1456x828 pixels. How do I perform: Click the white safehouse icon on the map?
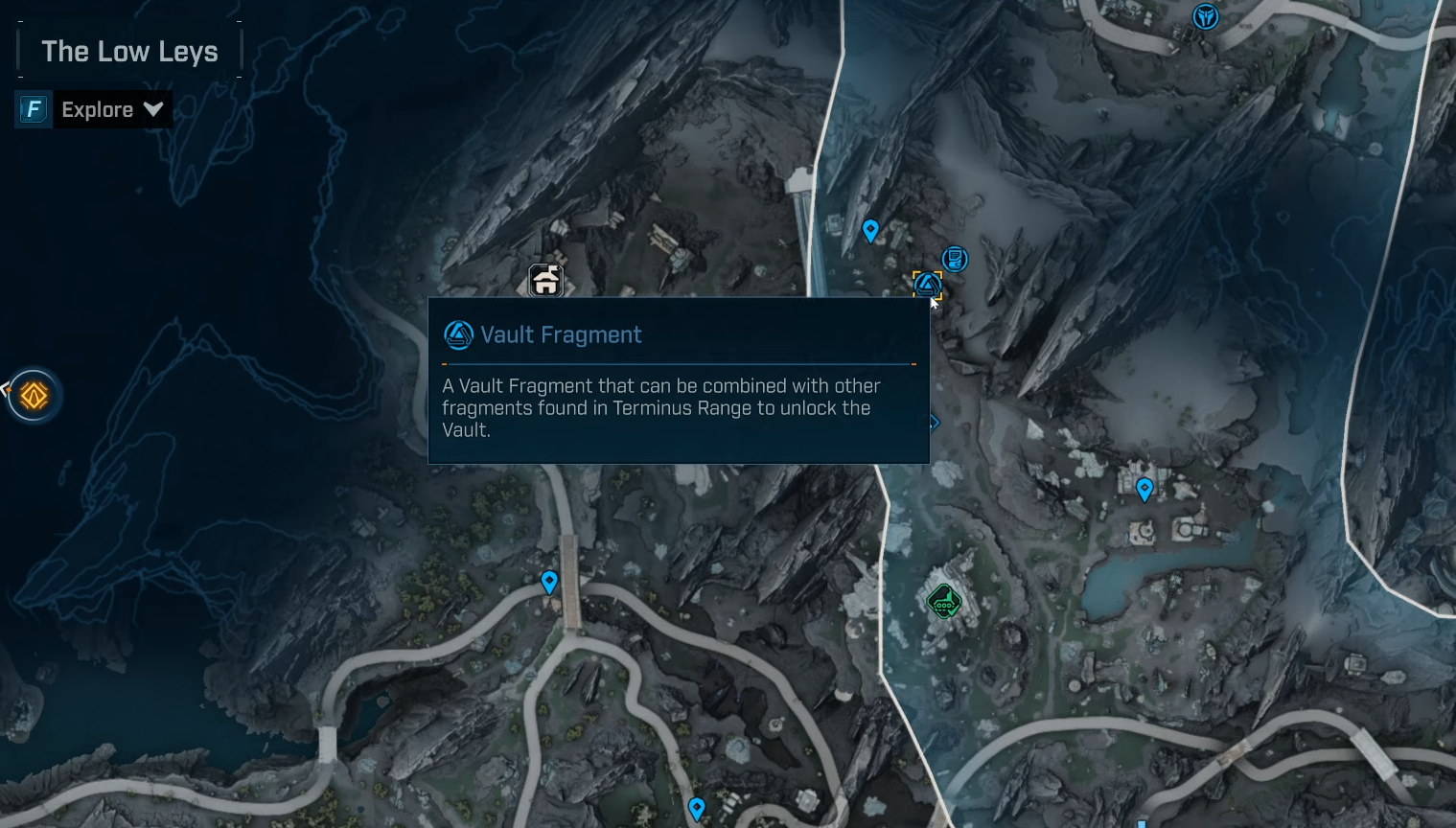545,281
